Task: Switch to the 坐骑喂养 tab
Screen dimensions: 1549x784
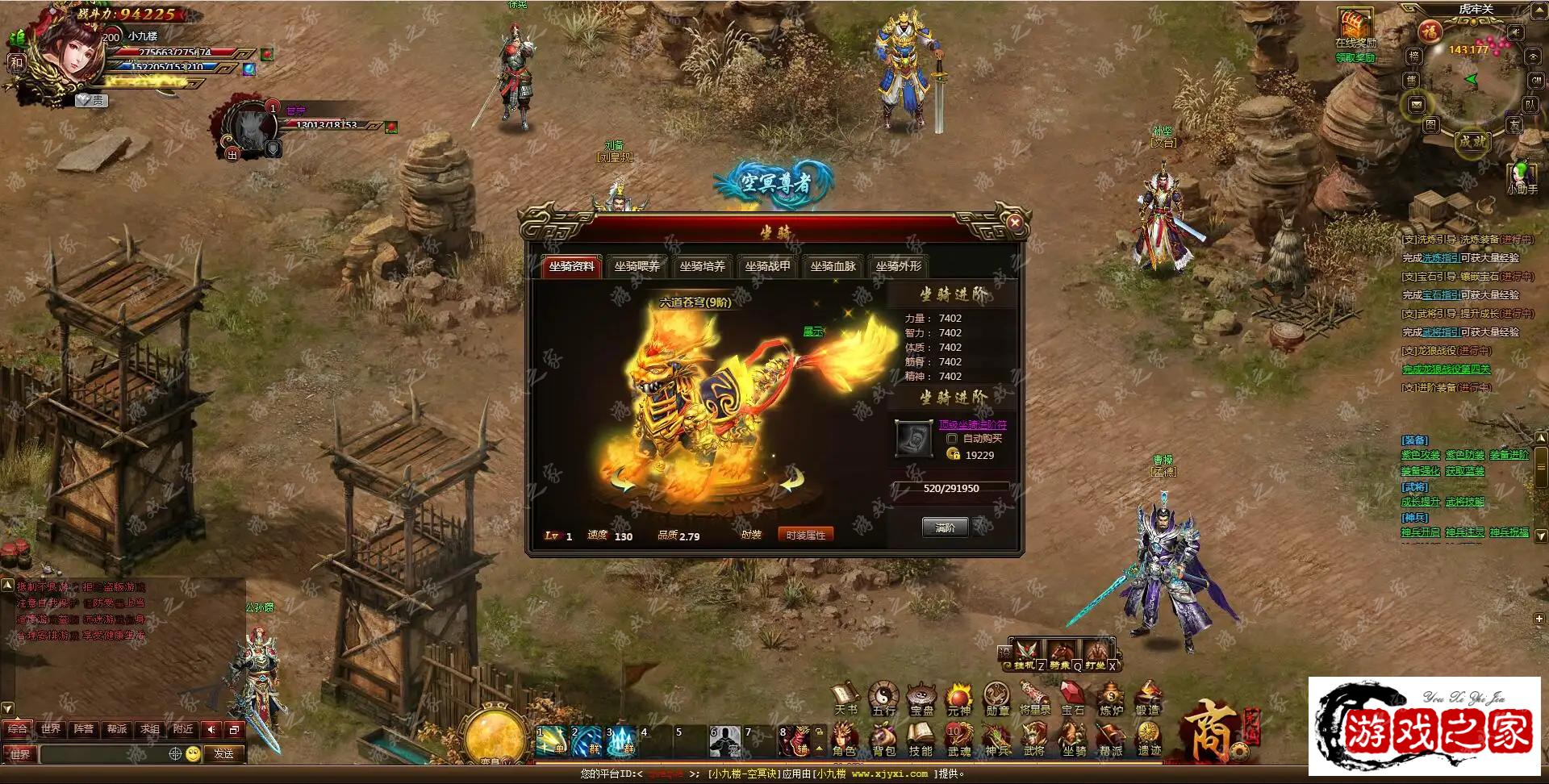Action: click(637, 266)
